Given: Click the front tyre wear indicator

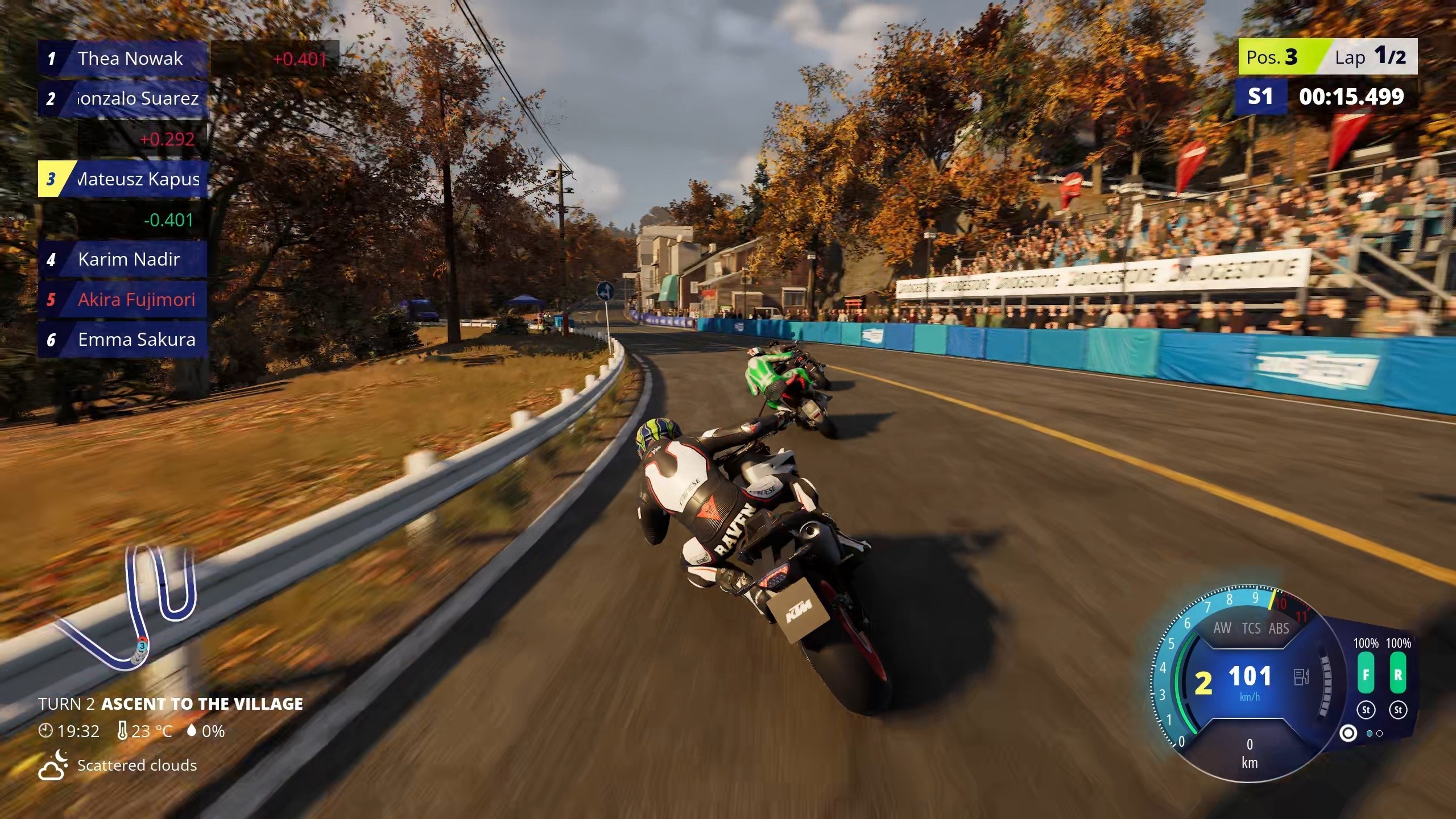Looking at the screenshot, I should (1366, 675).
